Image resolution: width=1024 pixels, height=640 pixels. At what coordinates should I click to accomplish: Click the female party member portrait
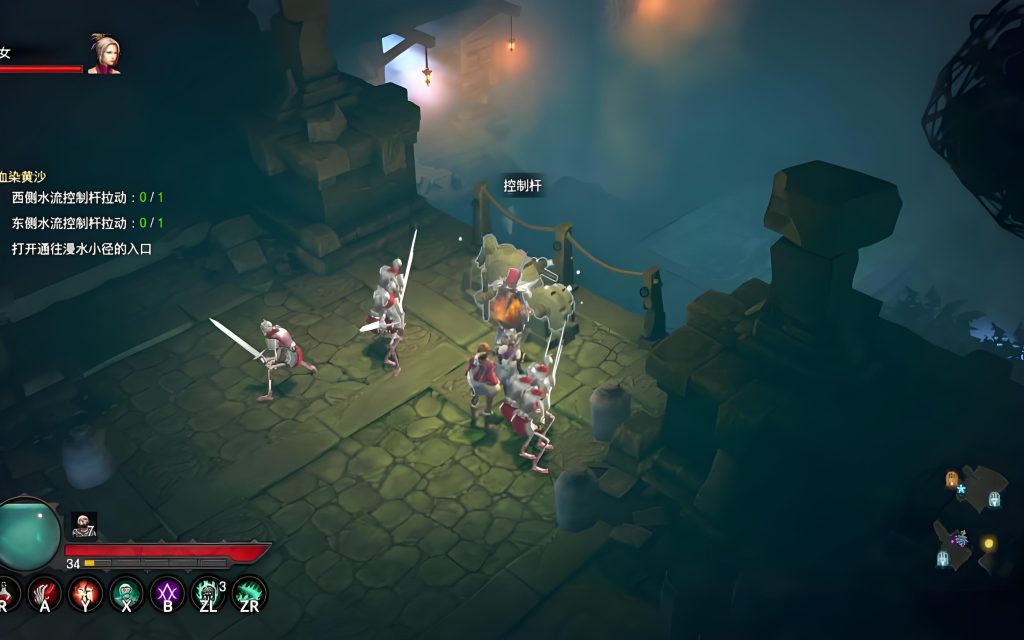(x=102, y=54)
